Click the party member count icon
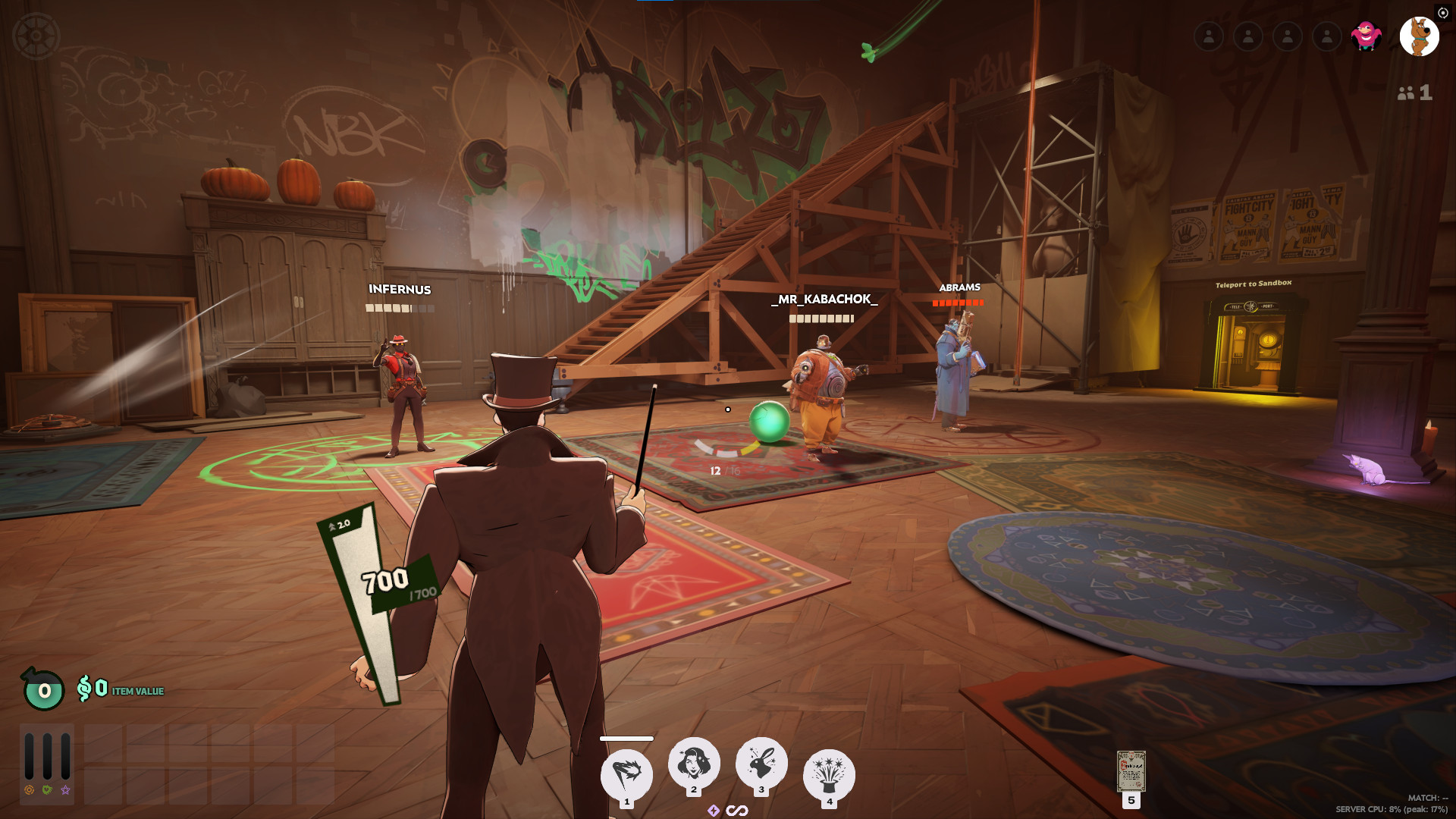 point(1414,93)
